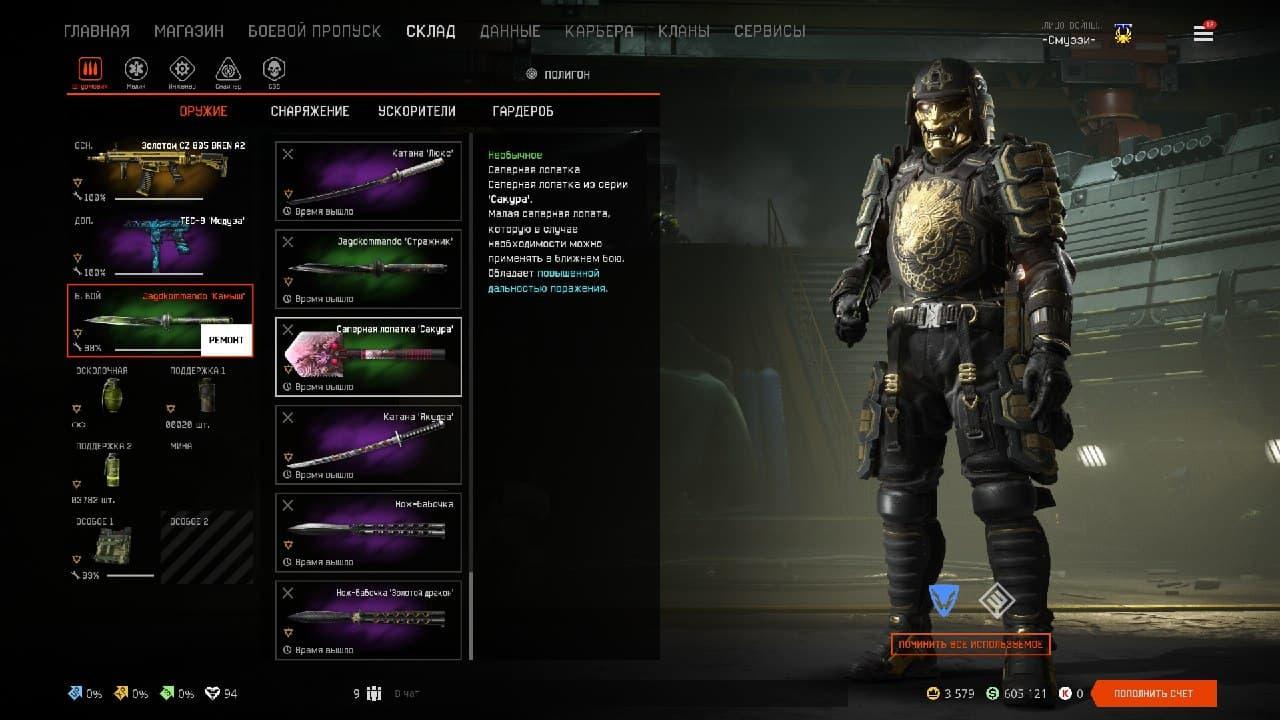Screen dimensions: 1280x720
Task: Click the Ремонт repair button
Action: (x=226, y=340)
